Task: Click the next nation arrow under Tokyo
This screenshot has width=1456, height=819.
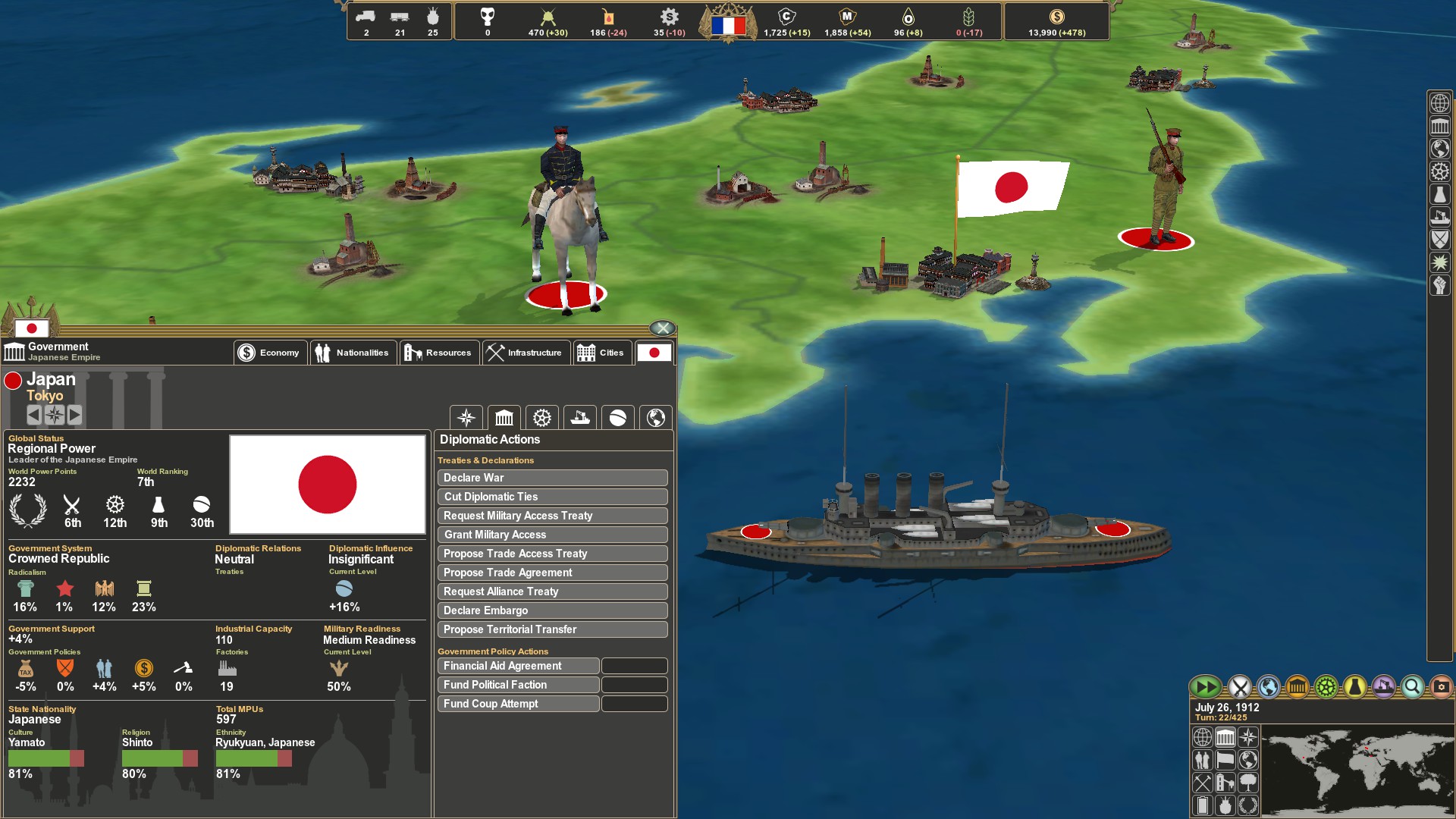Action: point(74,415)
